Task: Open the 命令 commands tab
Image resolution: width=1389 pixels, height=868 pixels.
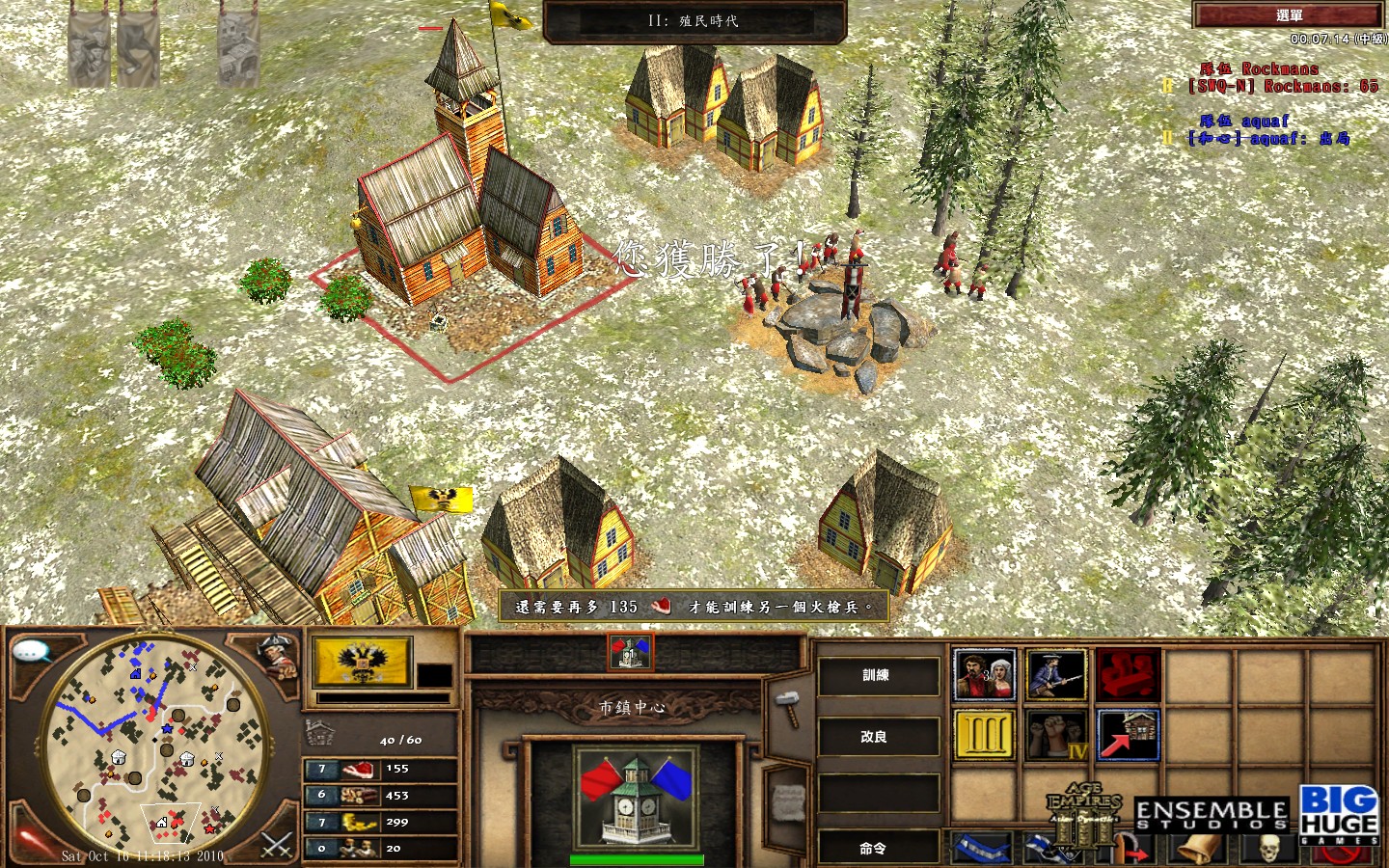Action: 877,849
